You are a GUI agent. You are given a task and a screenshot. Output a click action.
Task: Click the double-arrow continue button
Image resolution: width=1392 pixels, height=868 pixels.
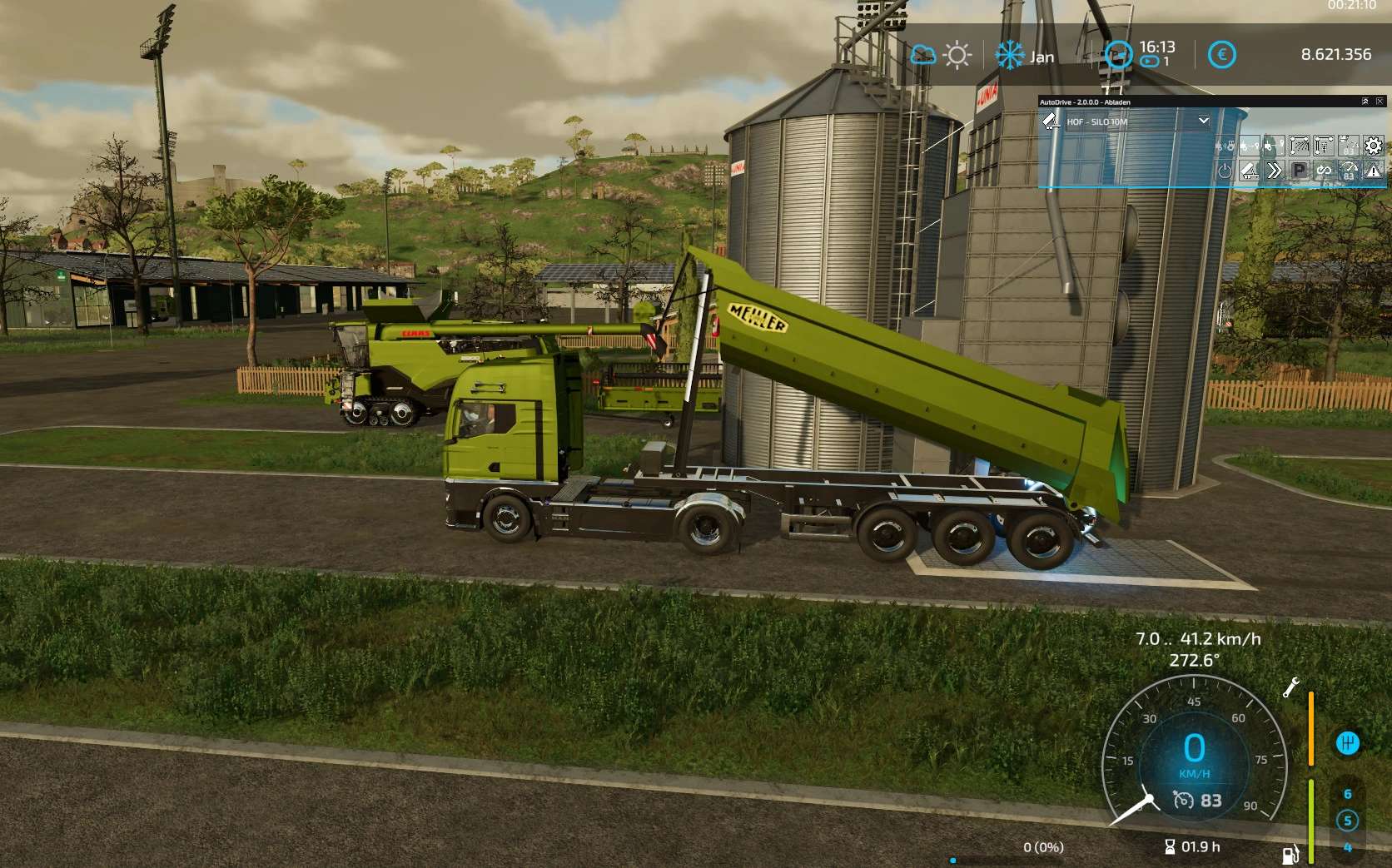[x=1275, y=171]
